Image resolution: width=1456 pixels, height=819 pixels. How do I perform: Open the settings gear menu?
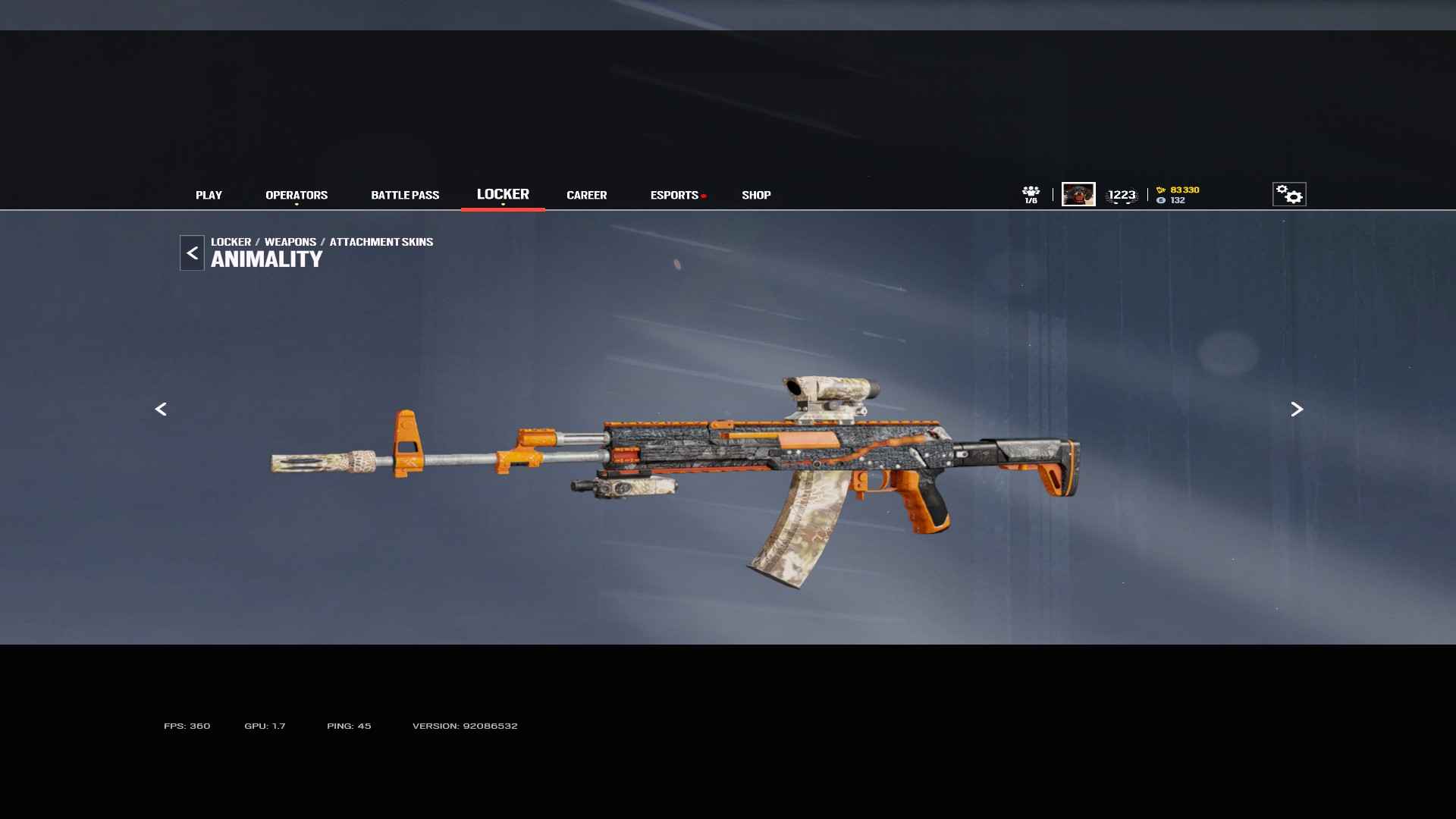point(1288,194)
